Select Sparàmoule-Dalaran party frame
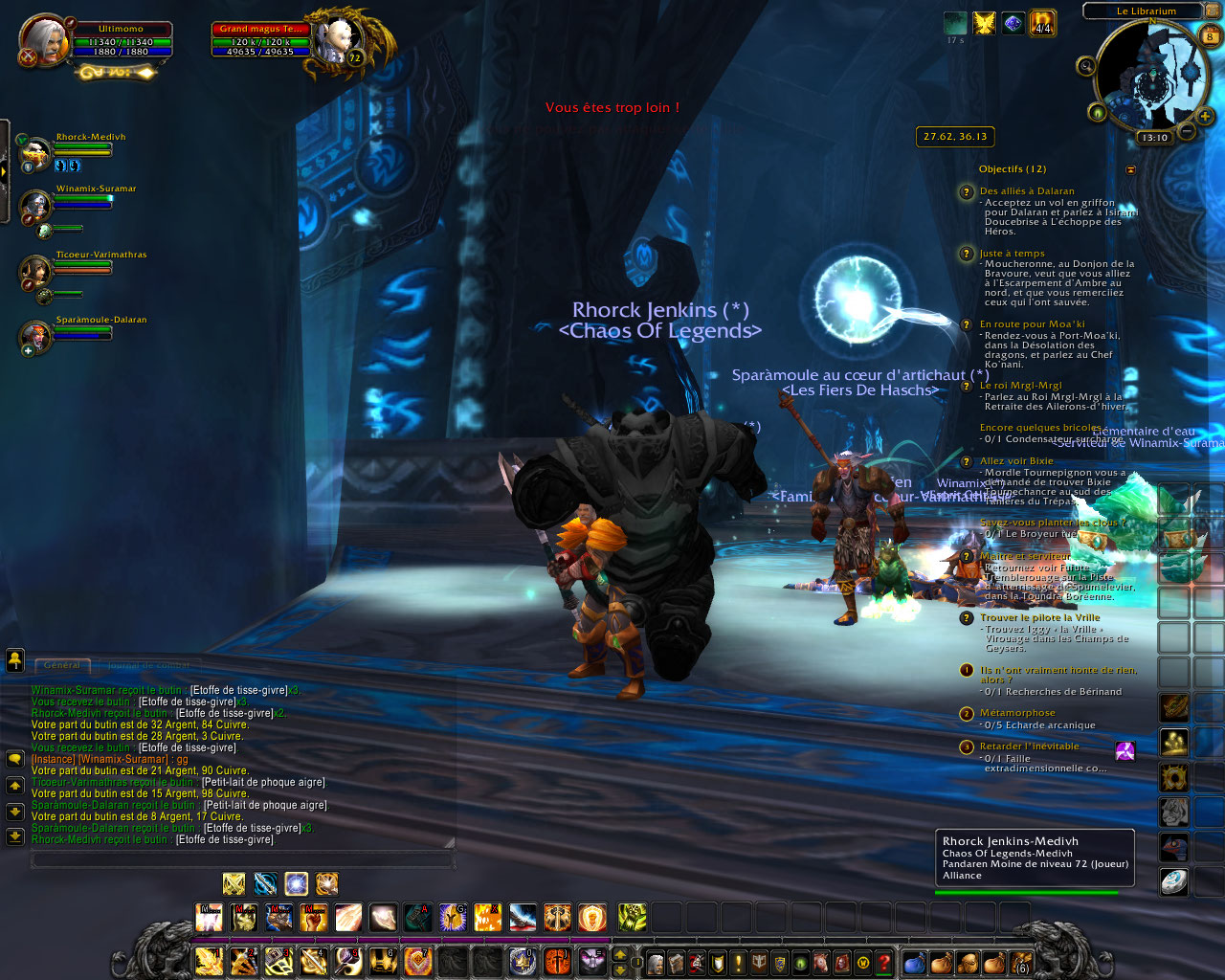This screenshot has width=1225, height=980. tap(37, 336)
